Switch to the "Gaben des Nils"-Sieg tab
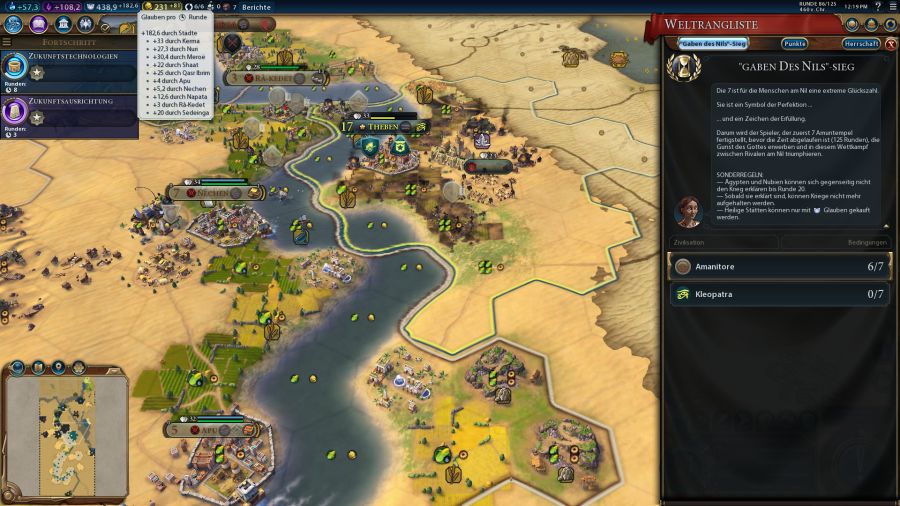The image size is (900, 506). click(713, 44)
